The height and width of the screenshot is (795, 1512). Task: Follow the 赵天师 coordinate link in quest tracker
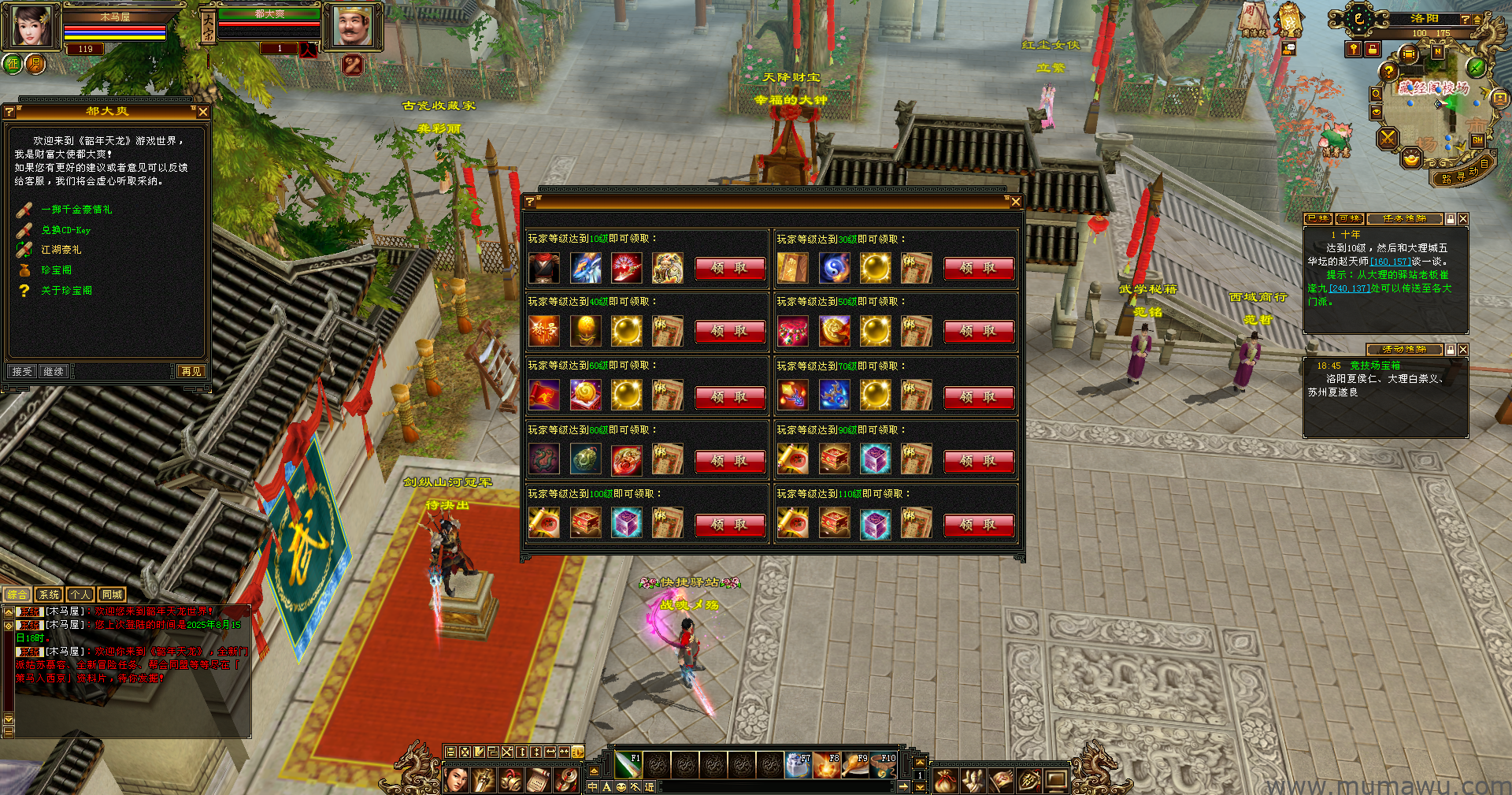[1390, 262]
